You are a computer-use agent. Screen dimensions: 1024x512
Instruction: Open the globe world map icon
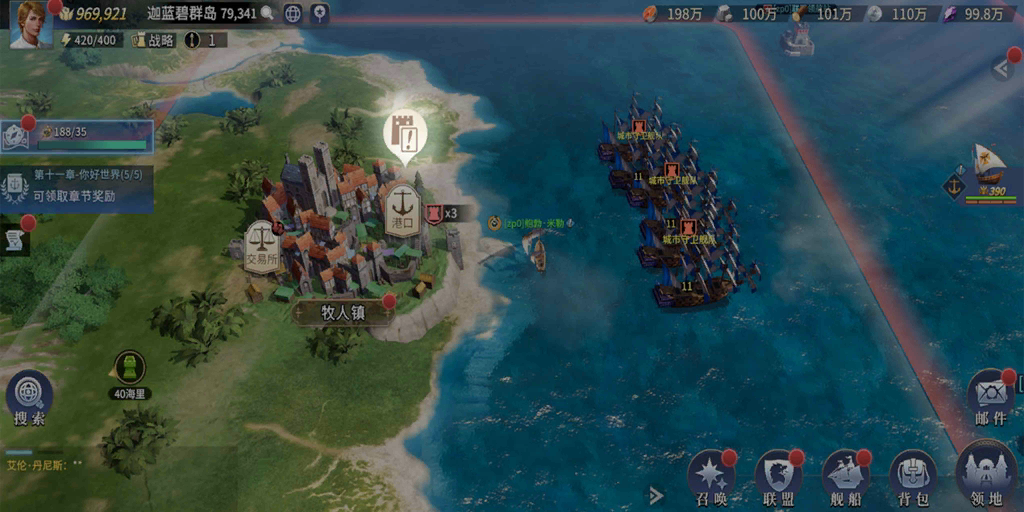point(292,14)
